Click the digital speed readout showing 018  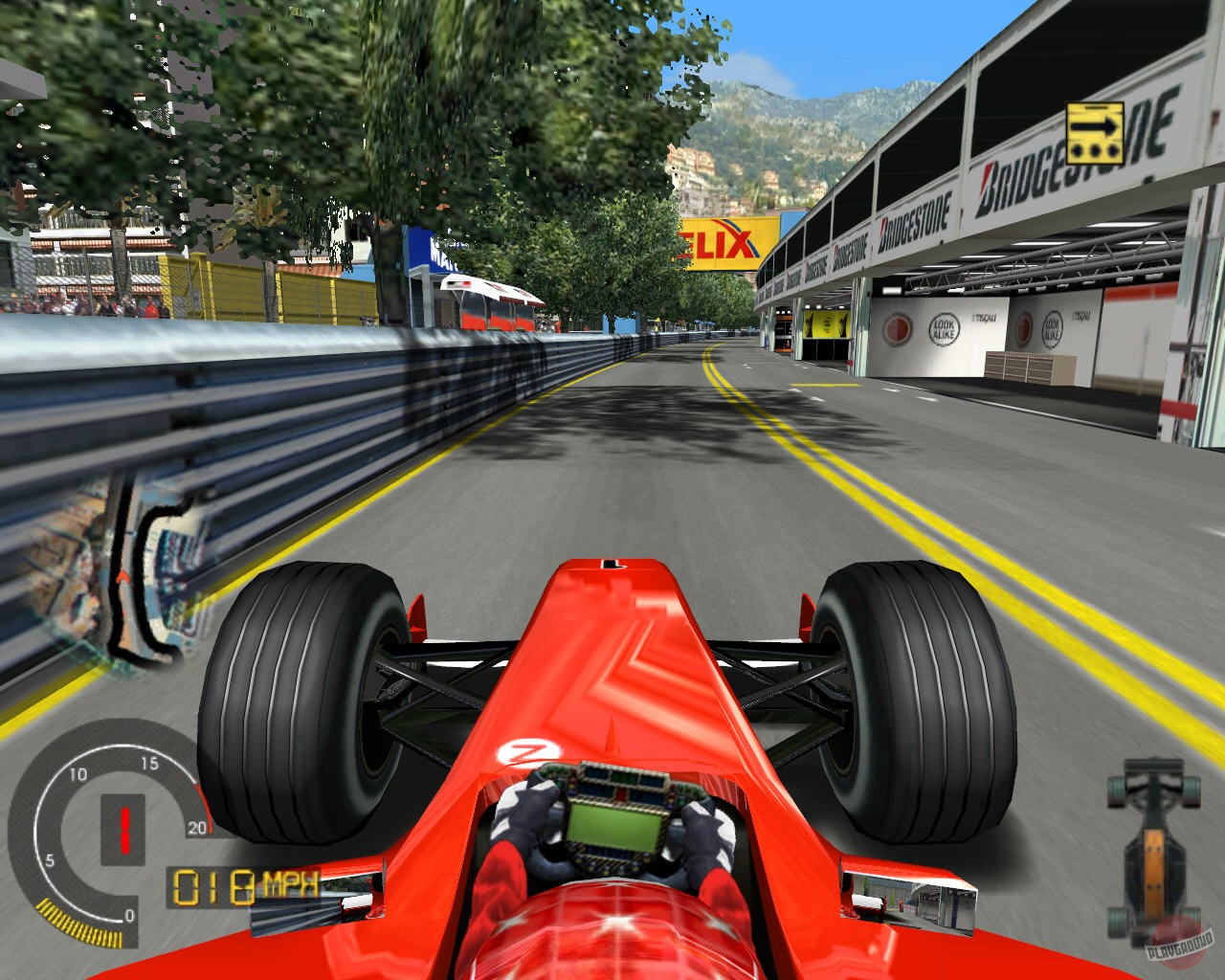(x=212, y=887)
